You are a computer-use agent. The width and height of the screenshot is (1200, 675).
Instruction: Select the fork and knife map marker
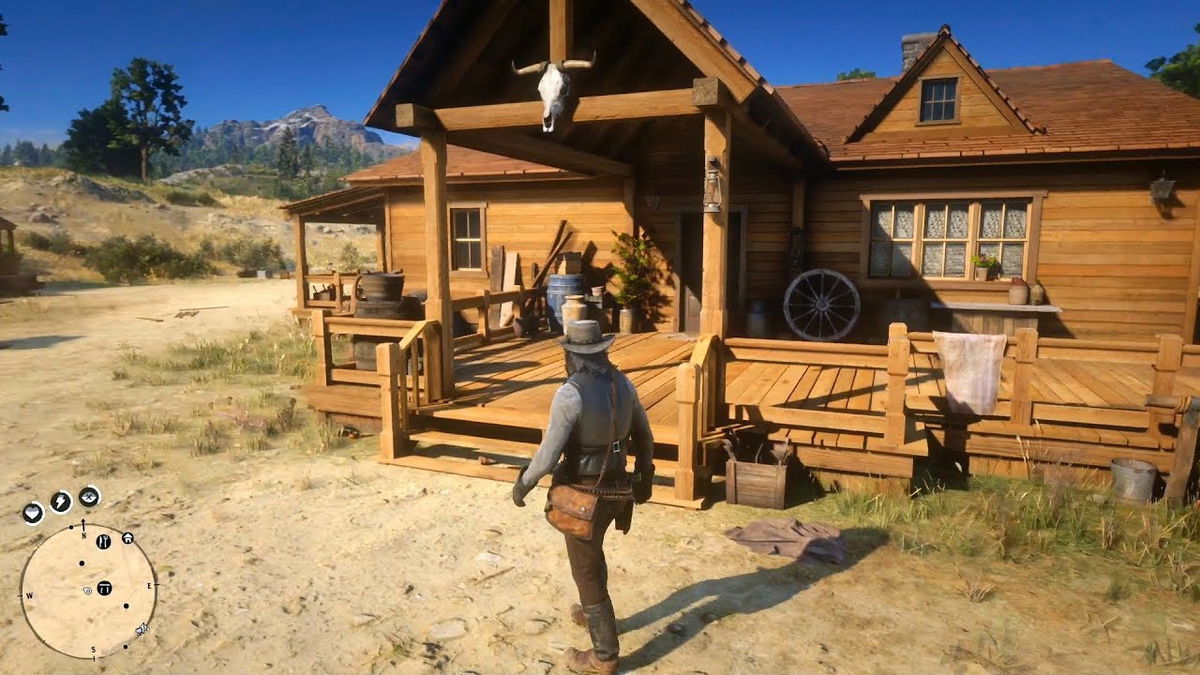click(x=103, y=542)
